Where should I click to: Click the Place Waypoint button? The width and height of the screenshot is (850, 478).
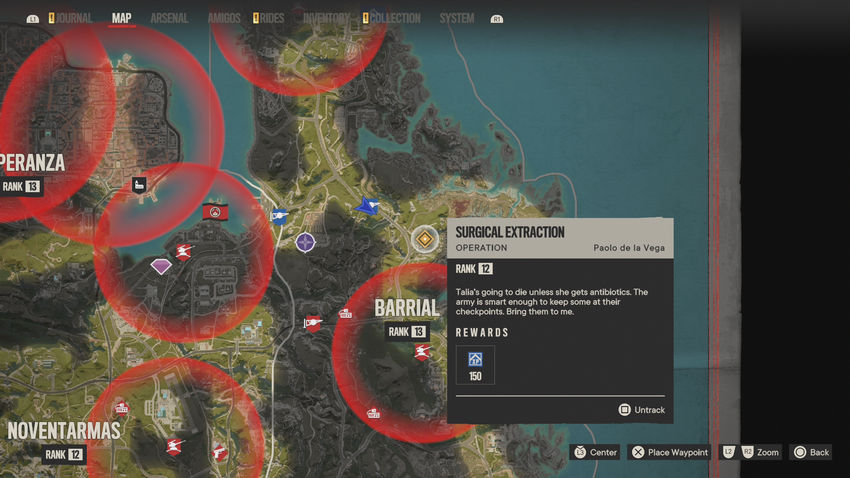670,452
